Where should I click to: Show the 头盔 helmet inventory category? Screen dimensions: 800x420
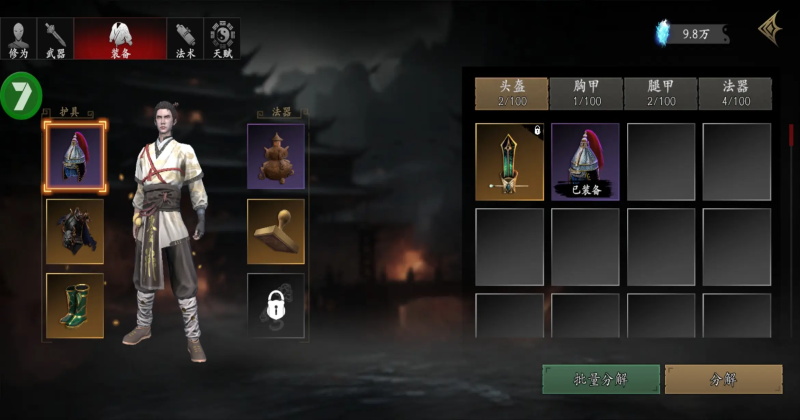pos(509,93)
